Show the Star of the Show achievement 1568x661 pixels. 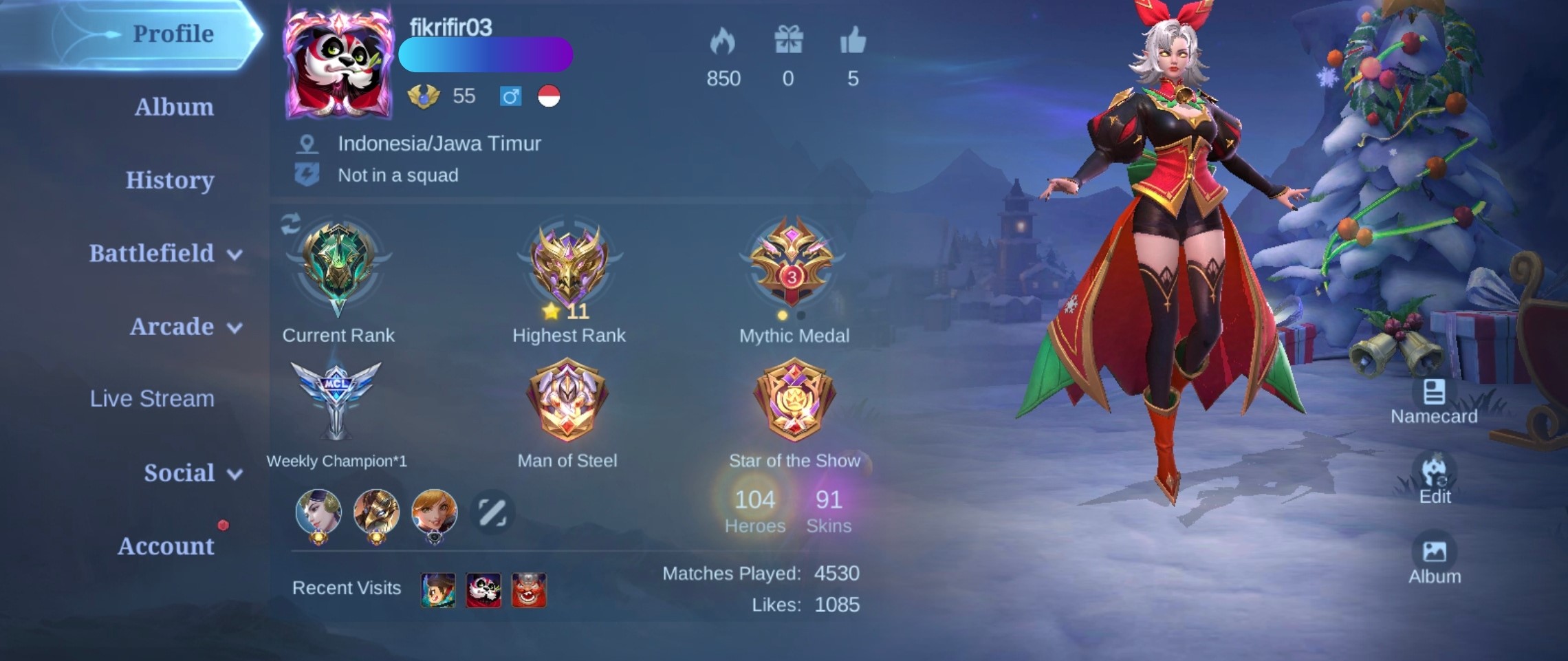coord(794,400)
